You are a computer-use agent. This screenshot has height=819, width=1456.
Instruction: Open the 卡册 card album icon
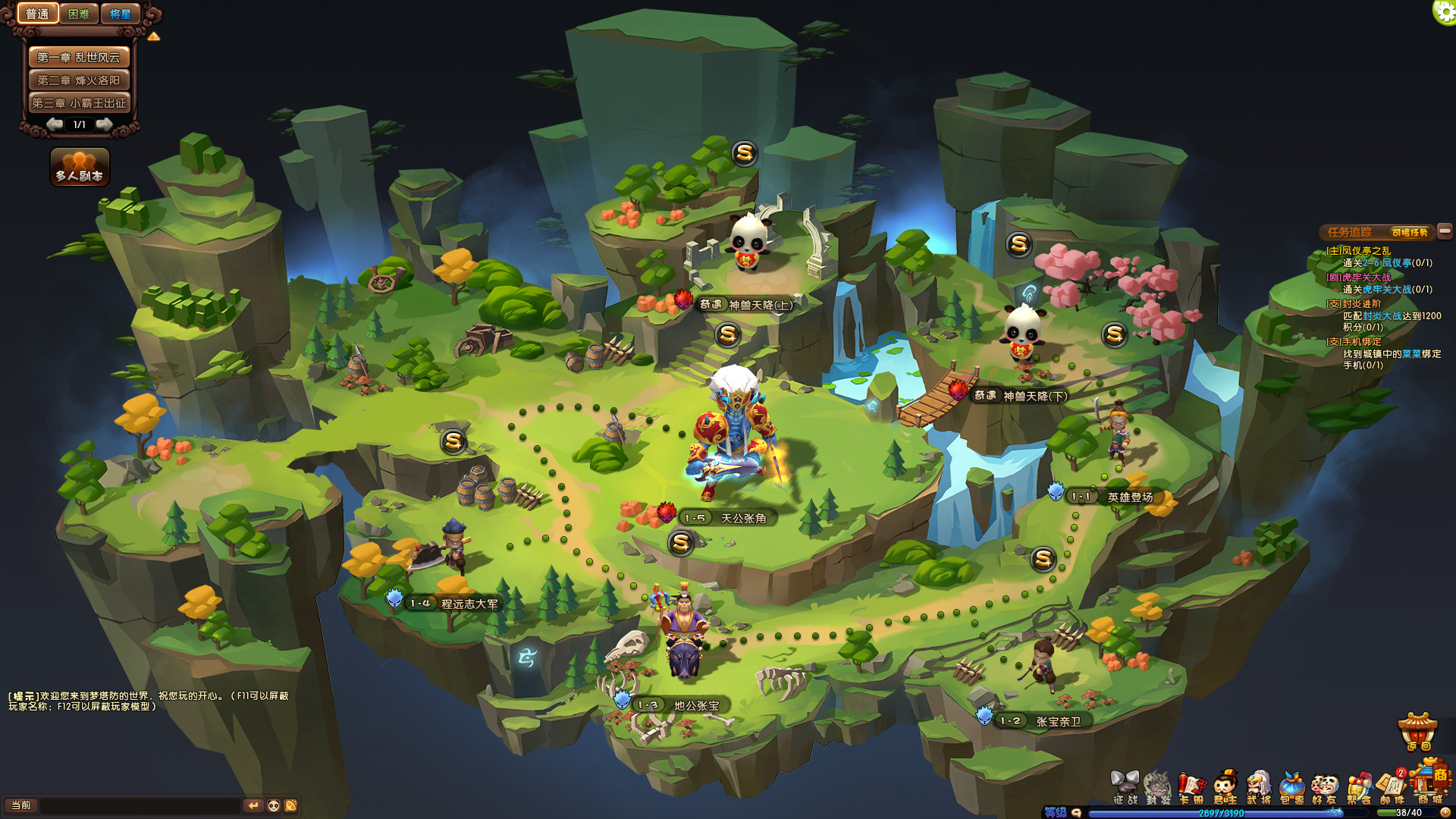(1191, 785)
